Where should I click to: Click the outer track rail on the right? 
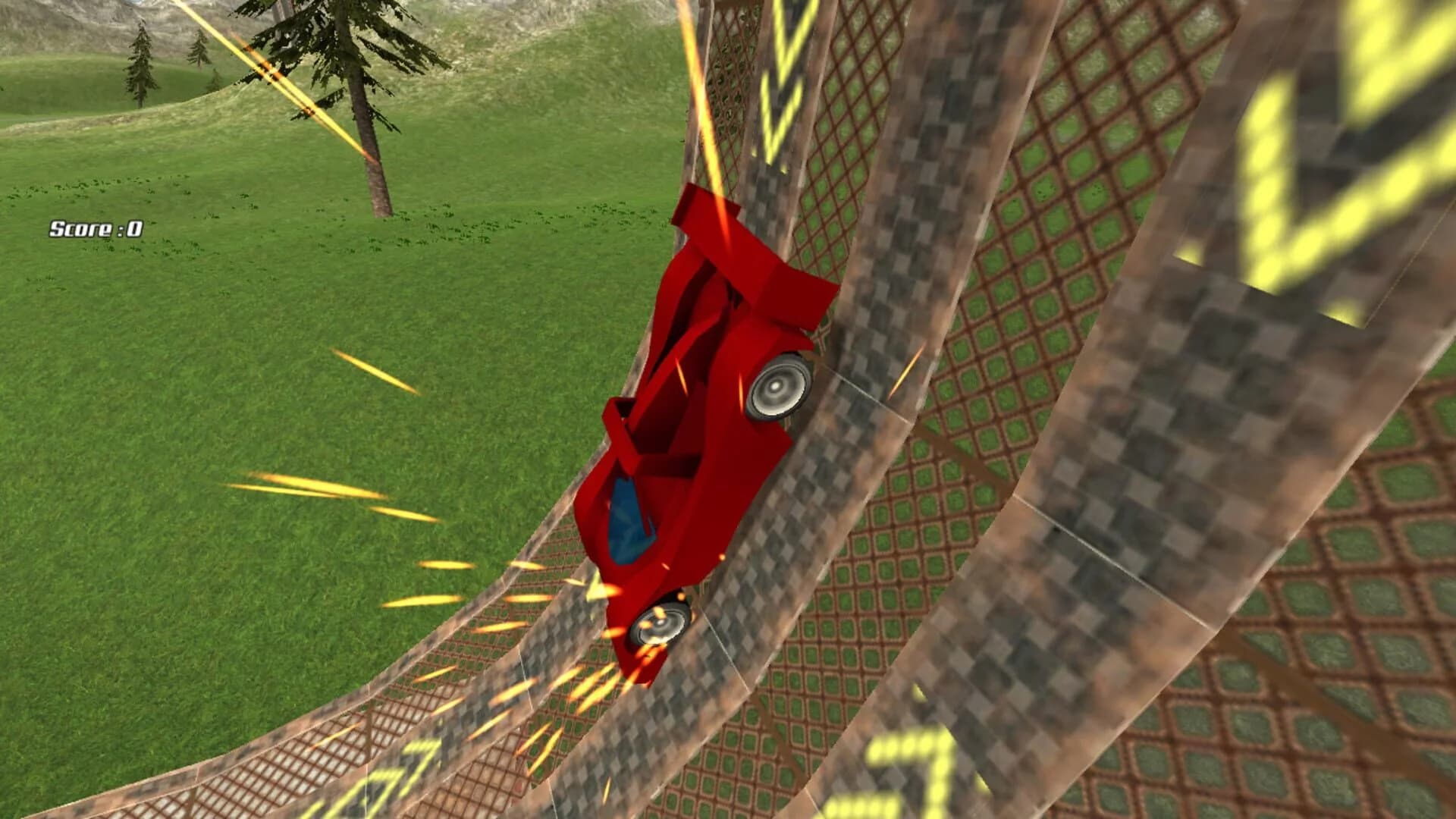[x=1213, y=455]
